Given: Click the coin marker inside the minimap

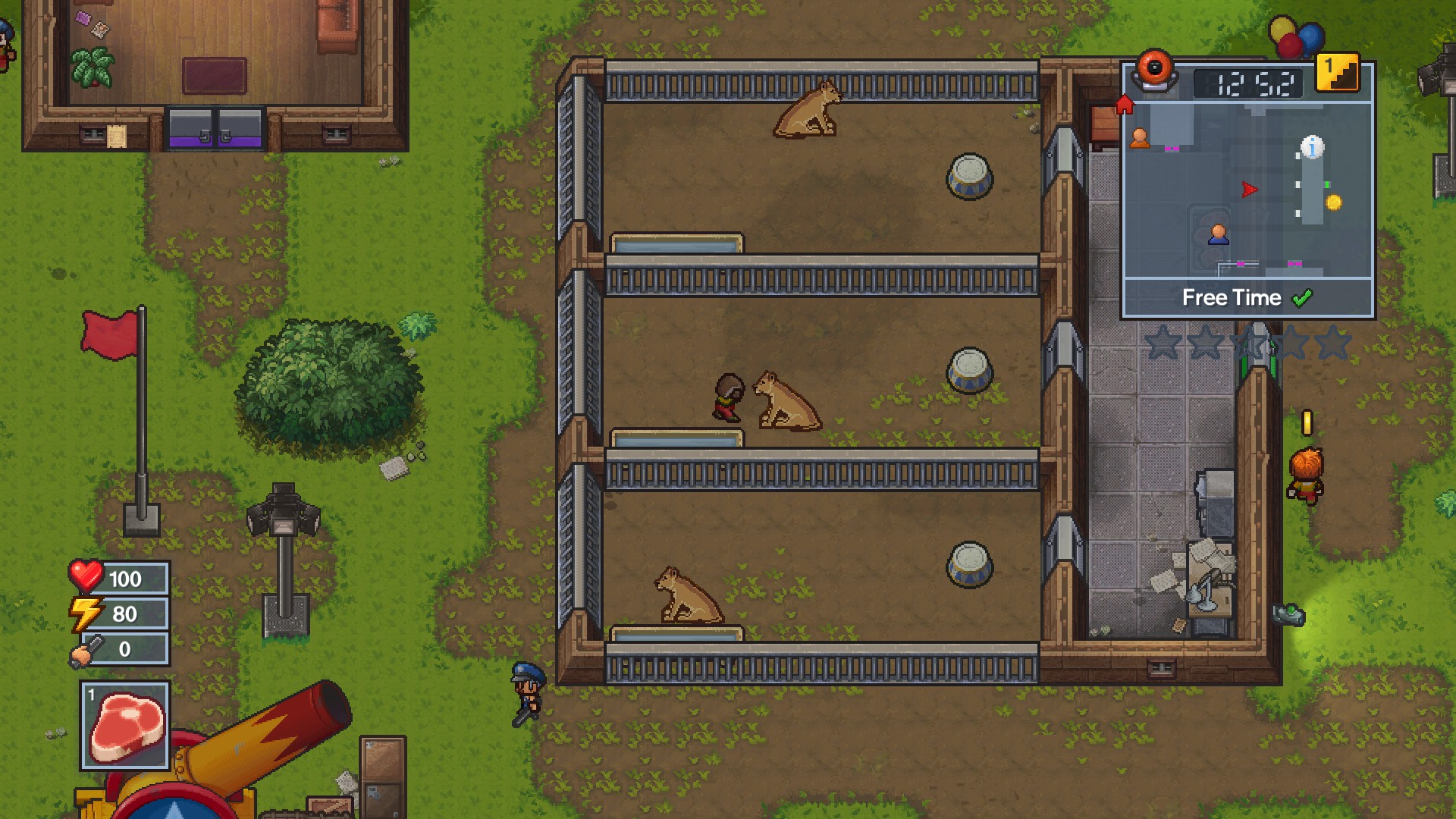Looking at the screenshot, I should click(x=1333, y=201).
